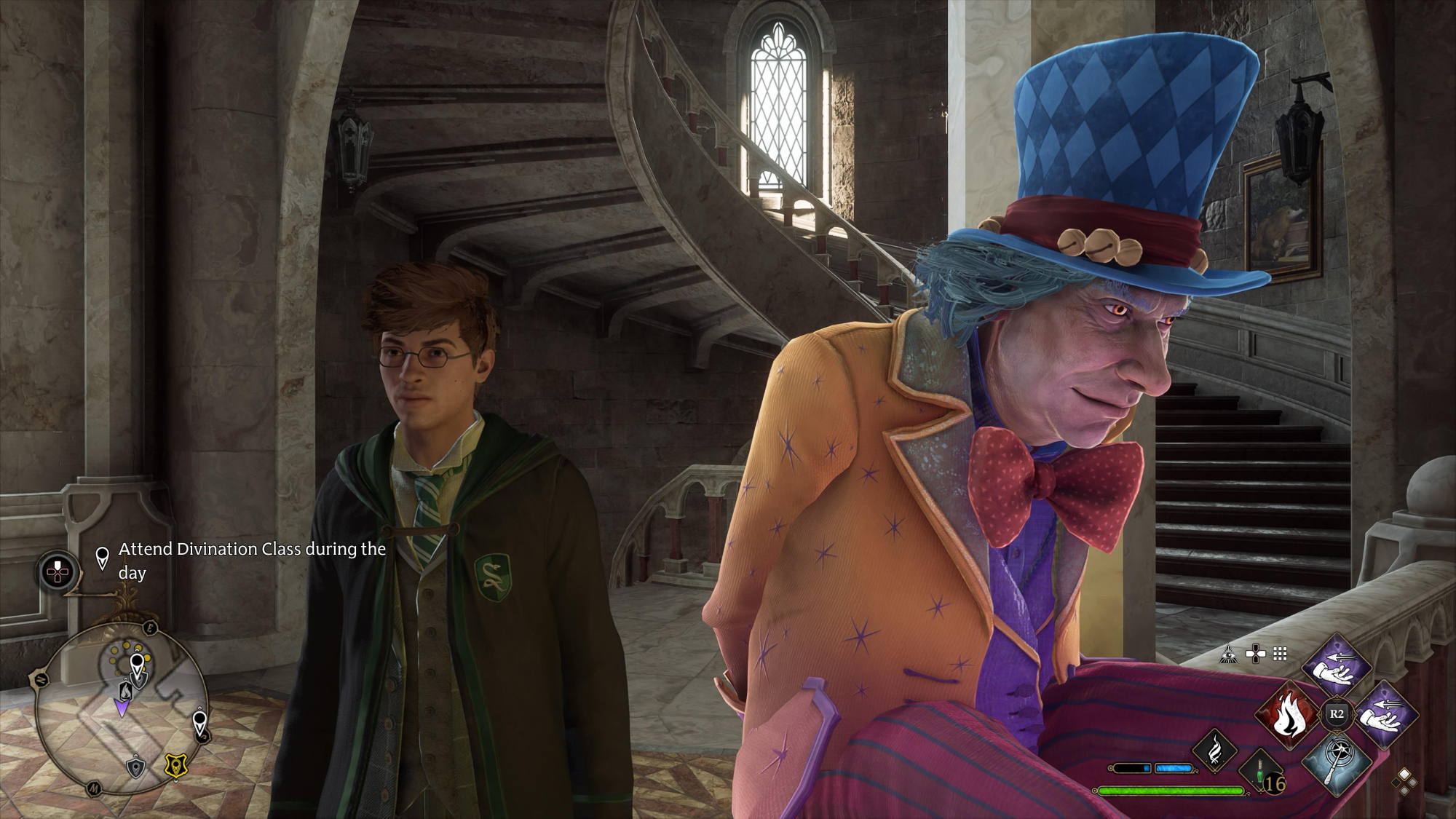Open the circular minimap

(x=122, y=709)
